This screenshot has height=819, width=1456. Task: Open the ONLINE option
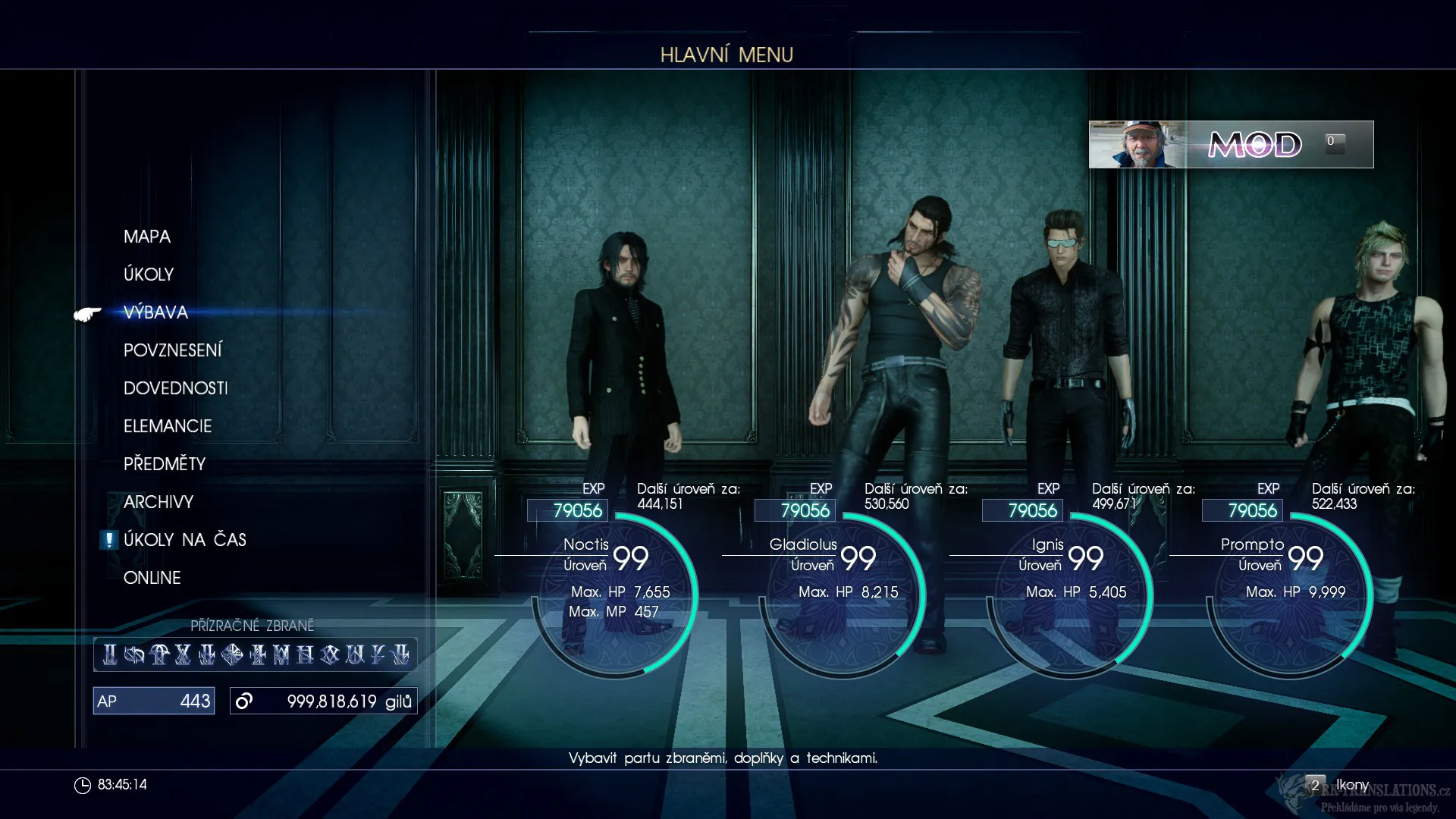[x=152, y=578]
